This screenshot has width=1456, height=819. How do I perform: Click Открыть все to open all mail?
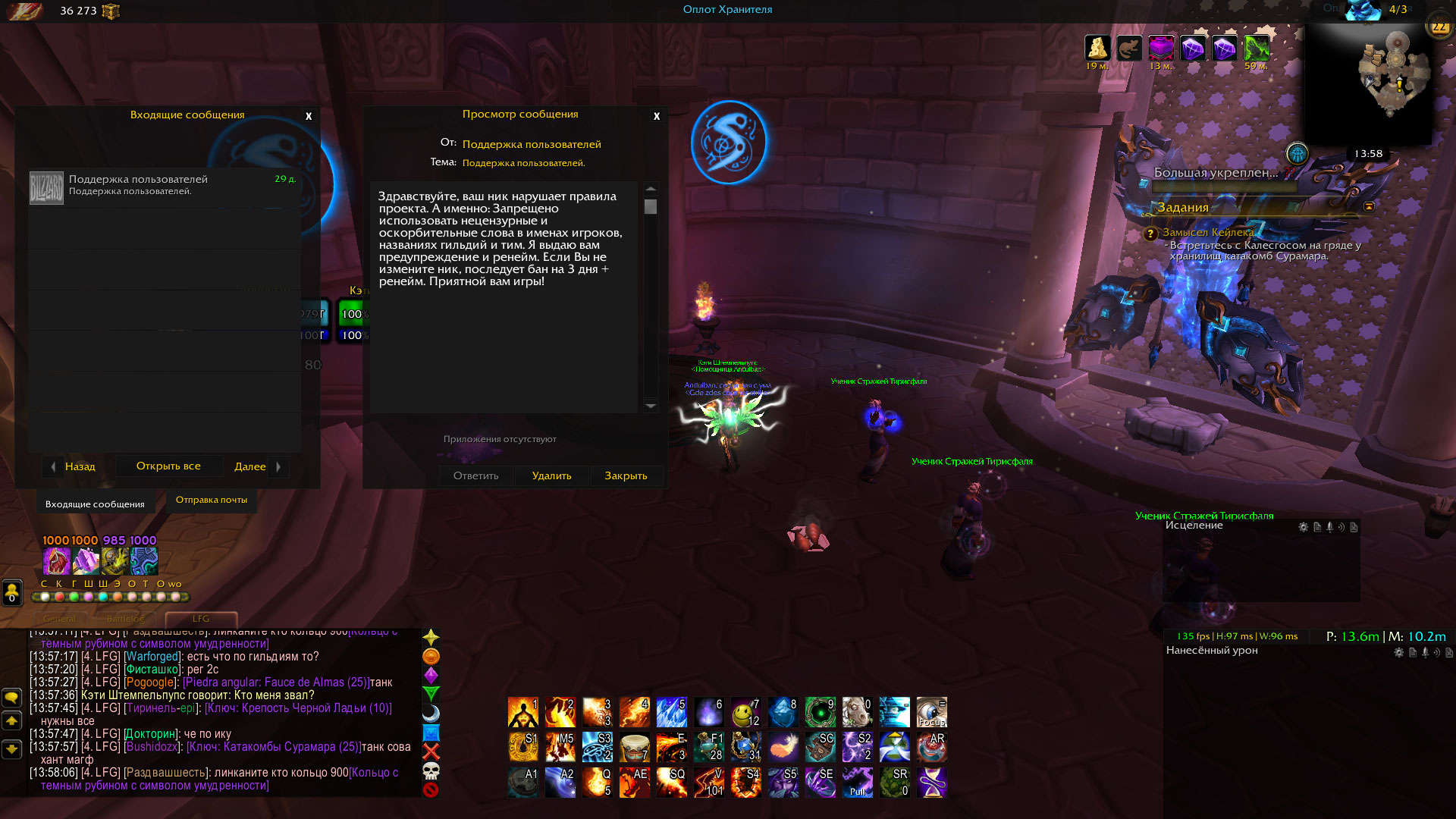click(x=168, y=466)
